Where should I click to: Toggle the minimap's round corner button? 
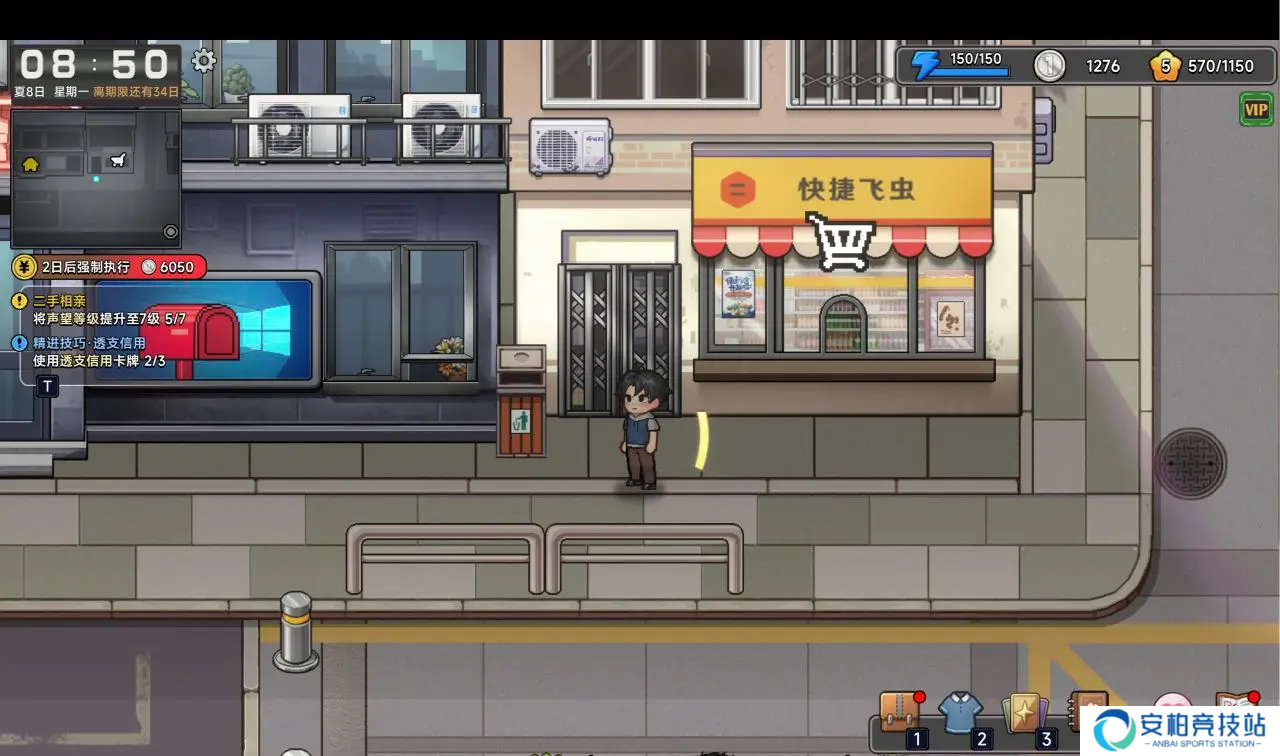[x=170, y=232]
